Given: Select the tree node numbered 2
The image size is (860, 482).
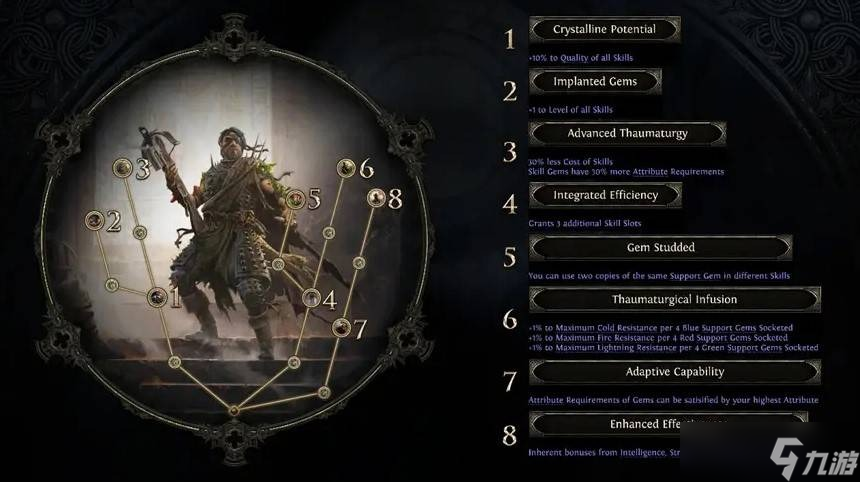Looking at the screenshot, I should pyautogui.click(x=96, y=219).
